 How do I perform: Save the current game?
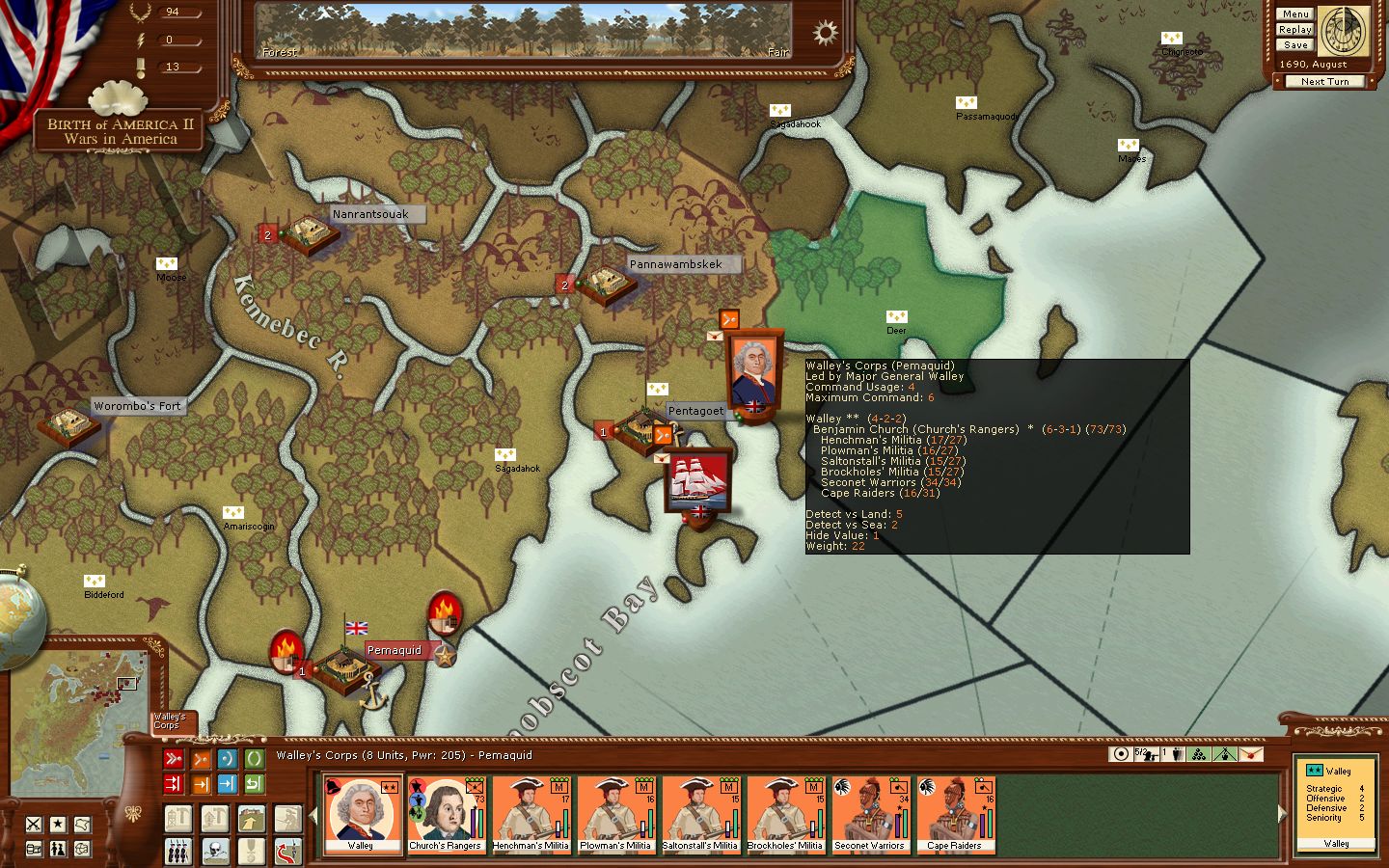click(x=1294, y=44)
